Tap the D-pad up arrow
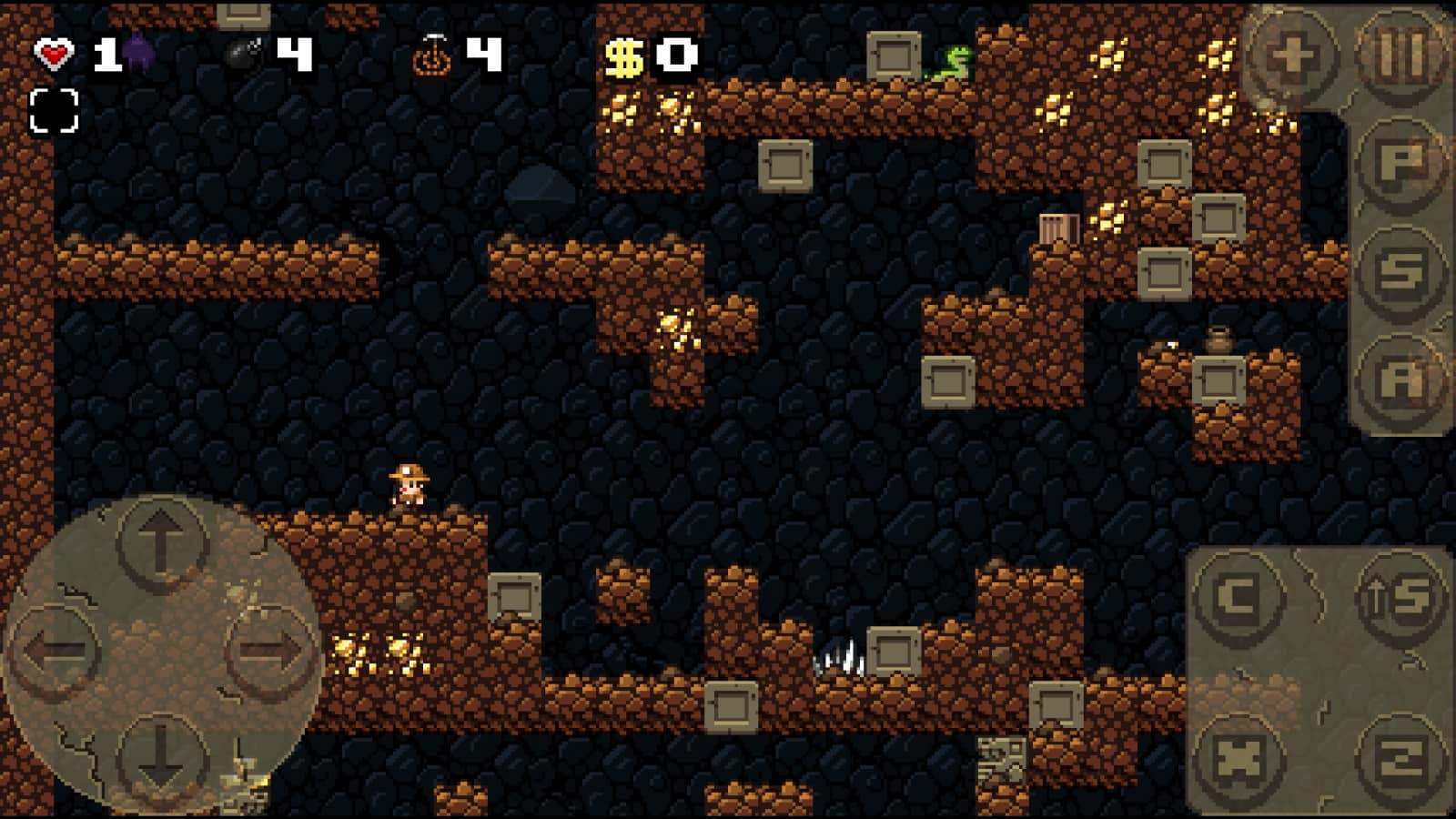This screenshot has height=819, width=1456. 161,543
